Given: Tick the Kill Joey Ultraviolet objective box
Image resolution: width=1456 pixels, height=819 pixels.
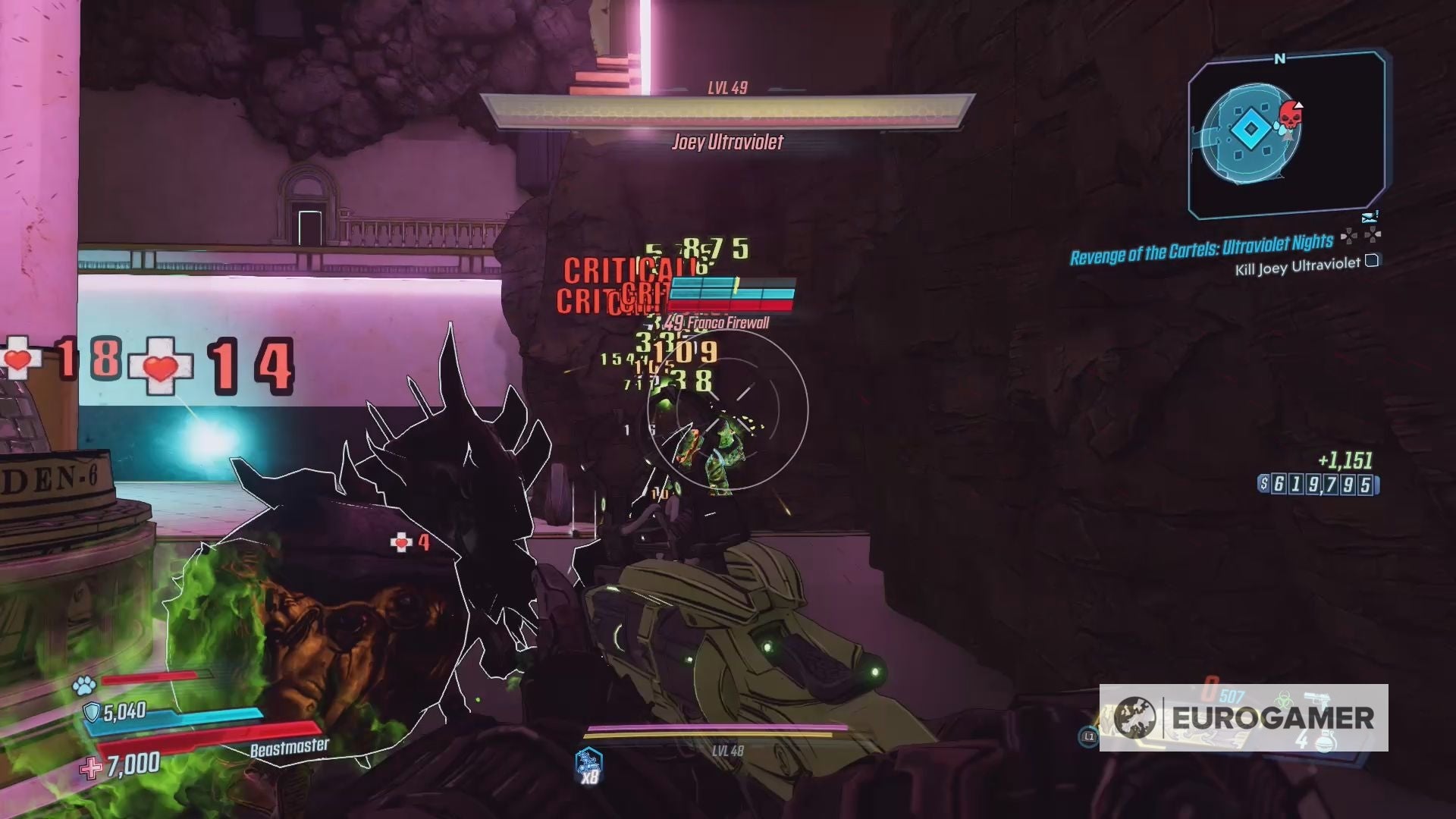Looking at the screenshot, I should [1372, 261].
